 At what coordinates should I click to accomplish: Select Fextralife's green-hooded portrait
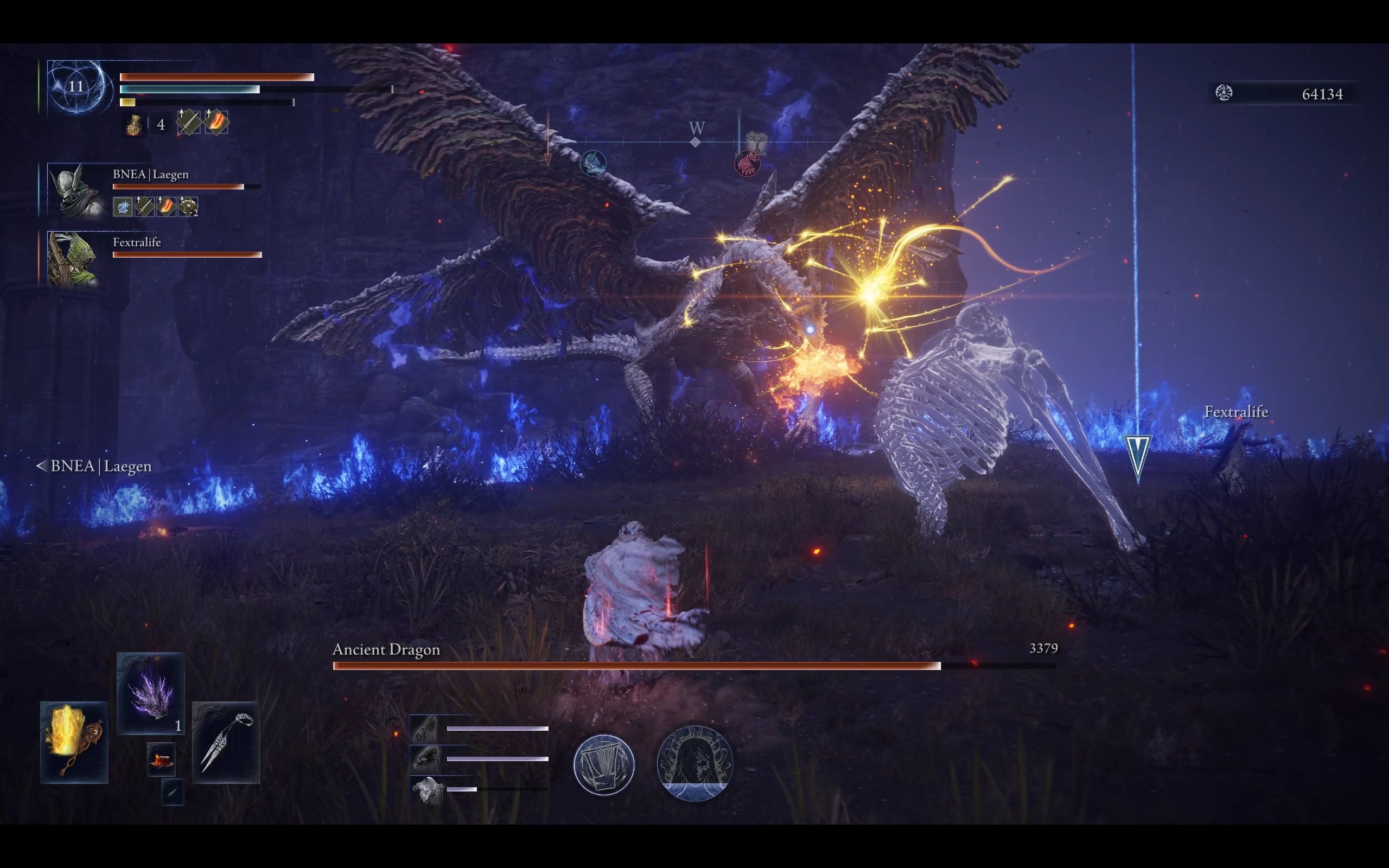coord(72,259)
